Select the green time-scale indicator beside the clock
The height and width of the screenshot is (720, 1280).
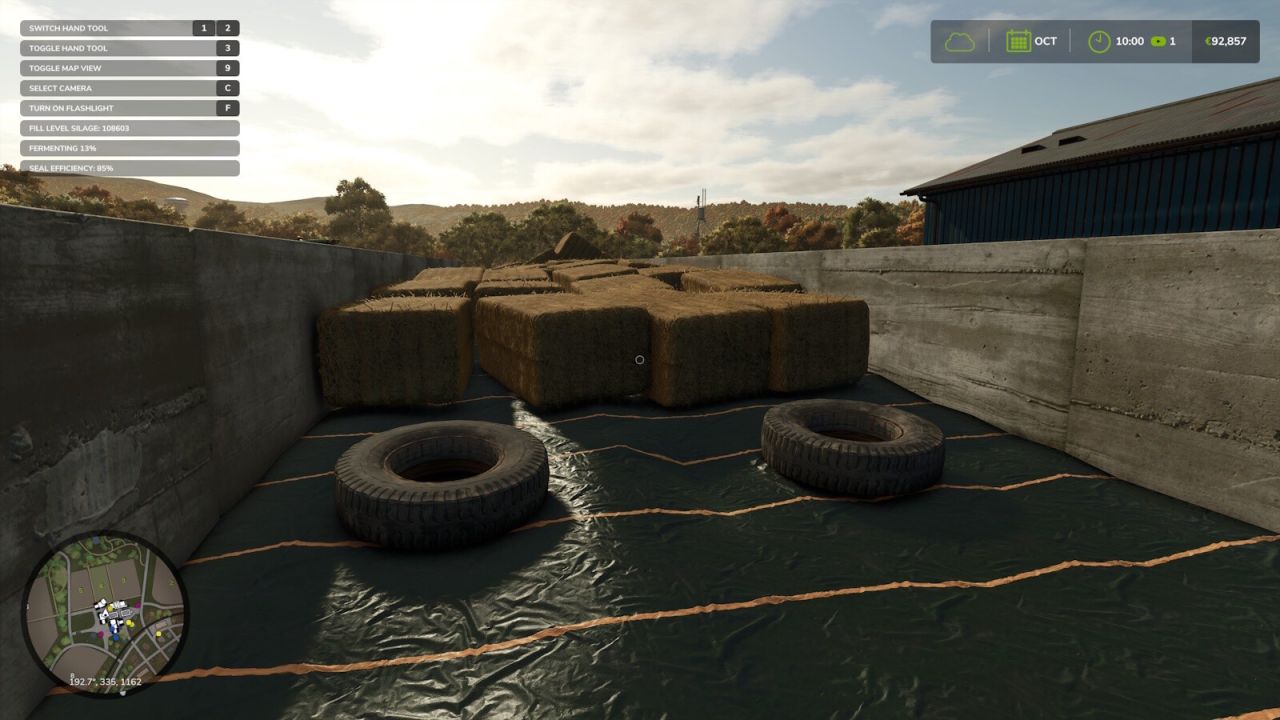click(1160, 41)
